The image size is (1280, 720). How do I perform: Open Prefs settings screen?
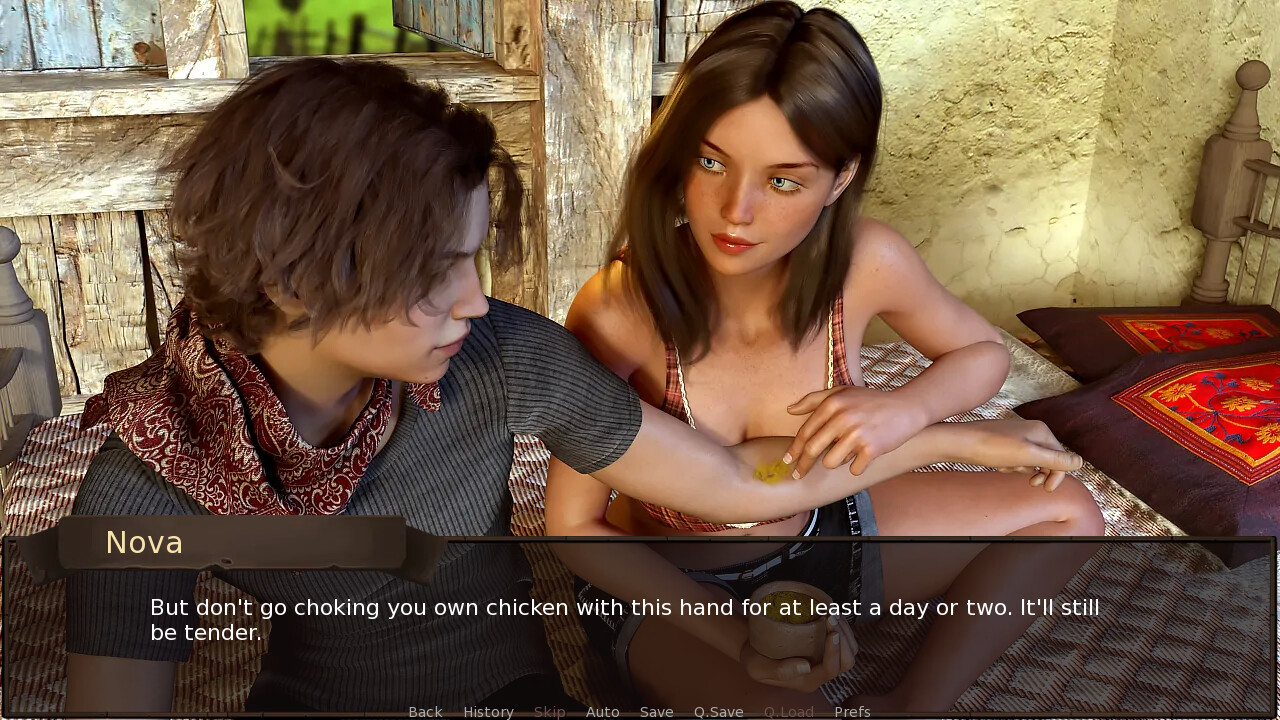click(x=852, y=711)
